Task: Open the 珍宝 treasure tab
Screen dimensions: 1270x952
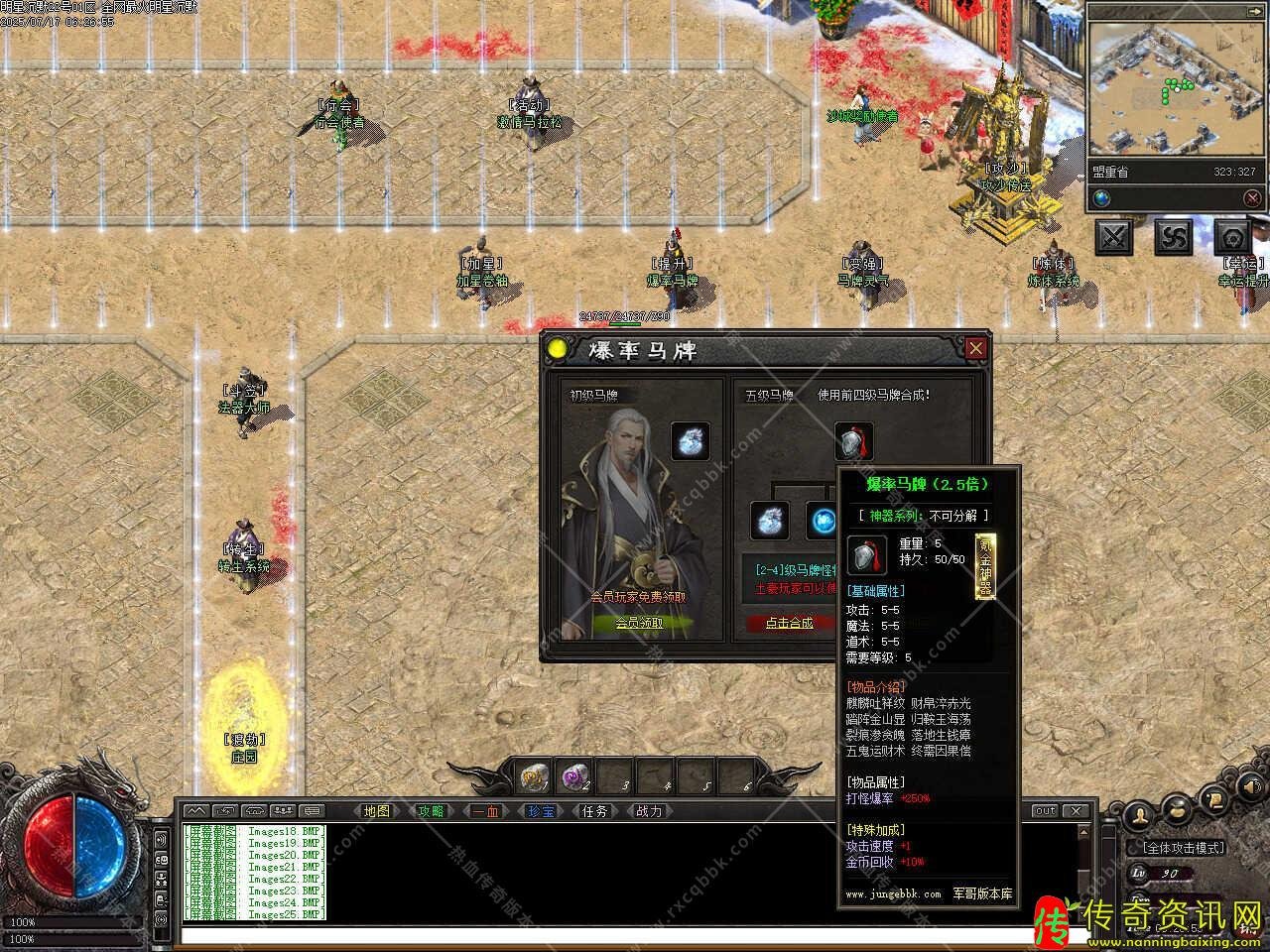Action: 540,811
